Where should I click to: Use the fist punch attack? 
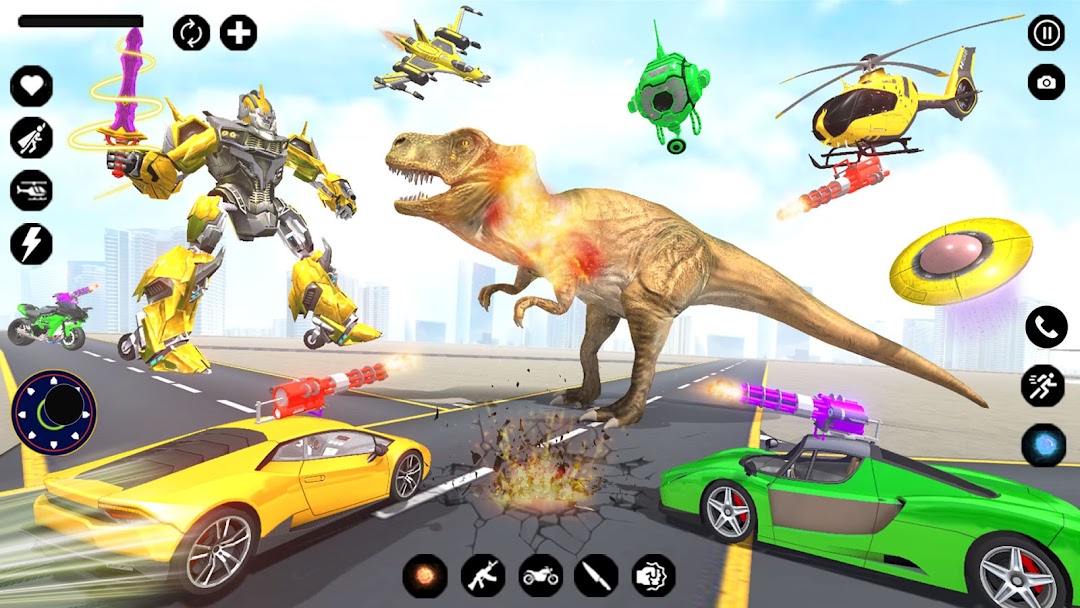[x=654, y=576]
